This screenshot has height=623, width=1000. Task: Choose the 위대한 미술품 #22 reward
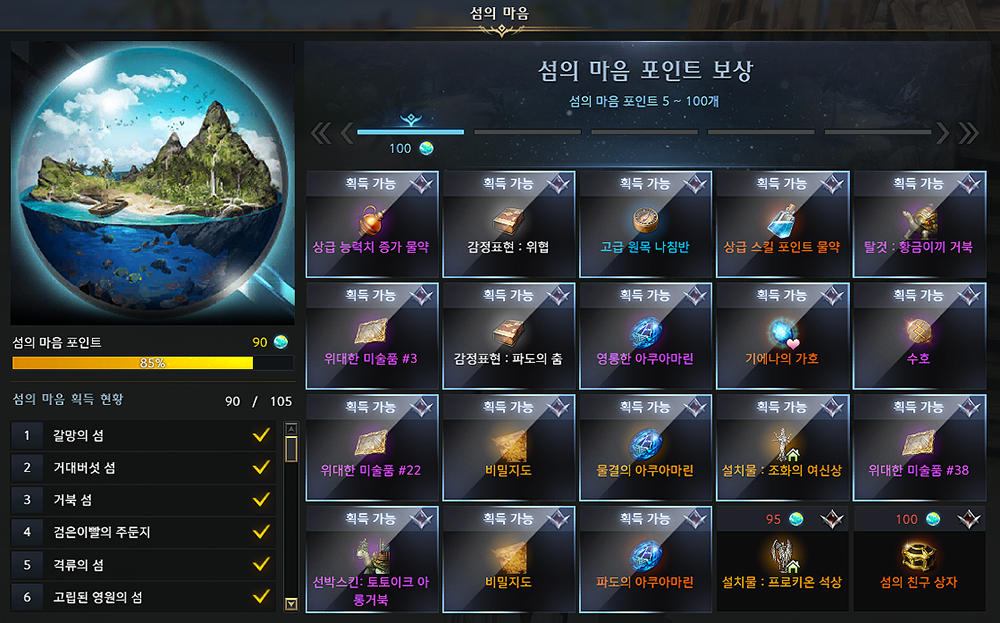point(372,448)
